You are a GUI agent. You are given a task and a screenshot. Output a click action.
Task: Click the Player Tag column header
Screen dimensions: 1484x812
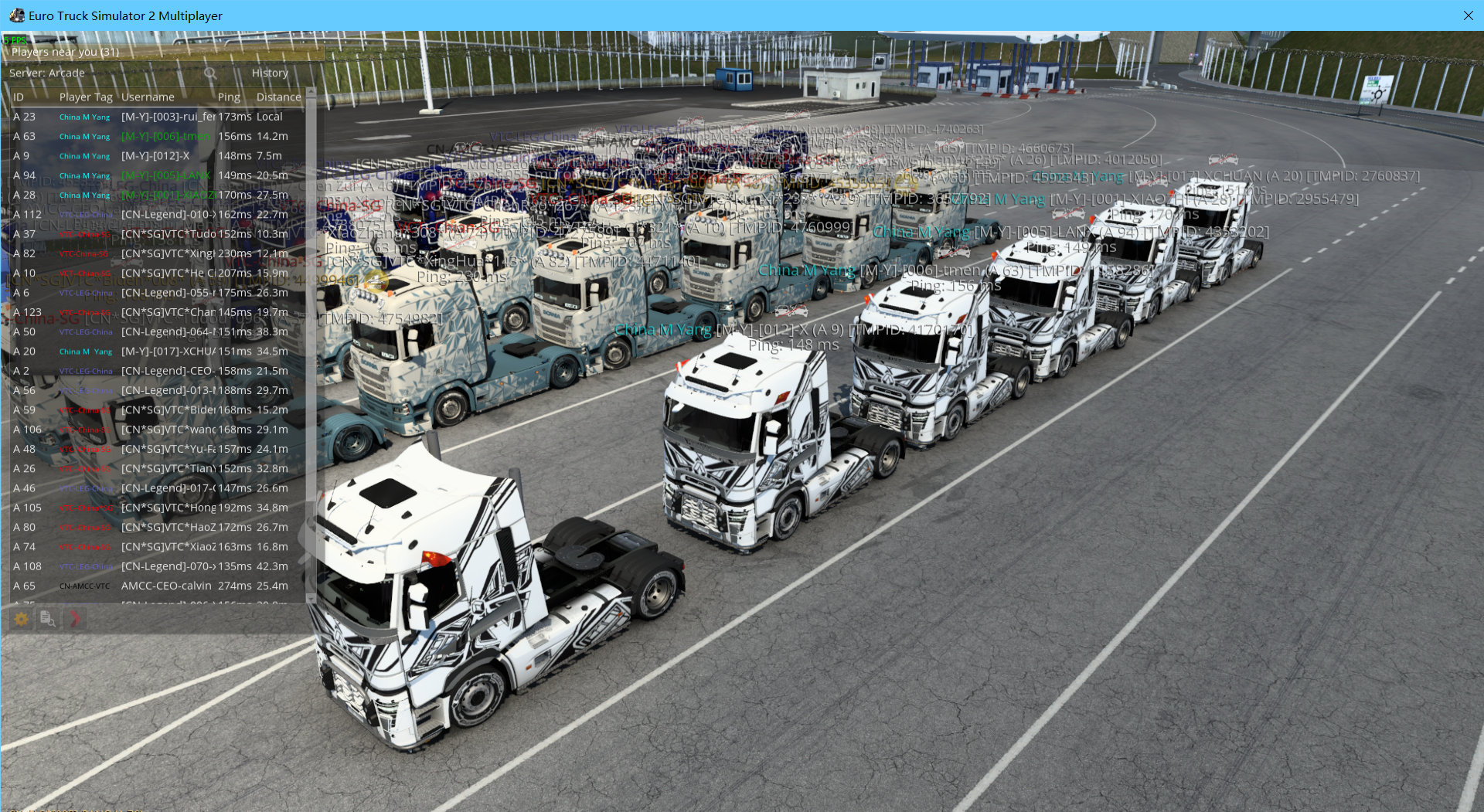coord(86,97)
